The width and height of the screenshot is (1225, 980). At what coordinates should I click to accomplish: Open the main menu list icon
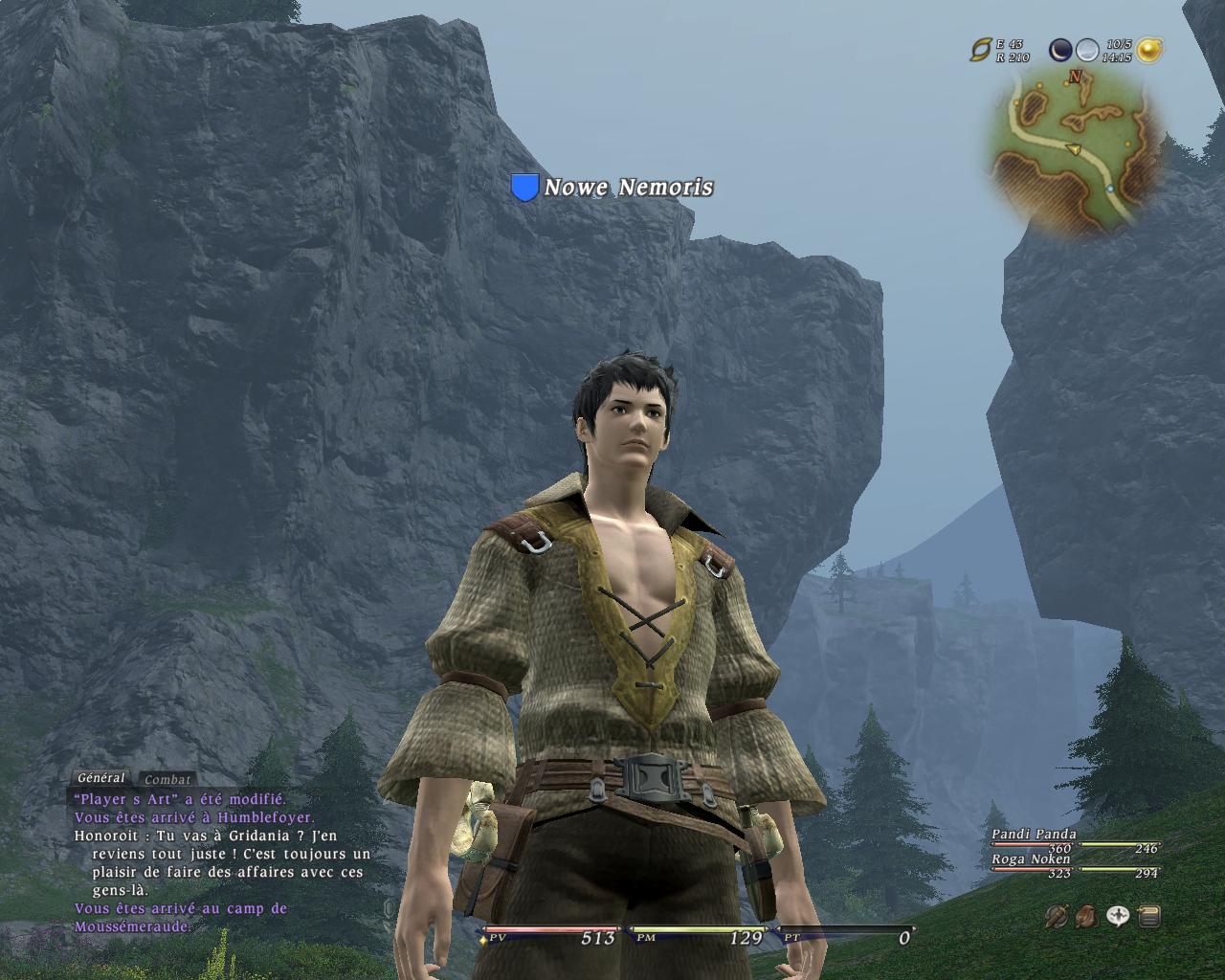point(1149,917)
